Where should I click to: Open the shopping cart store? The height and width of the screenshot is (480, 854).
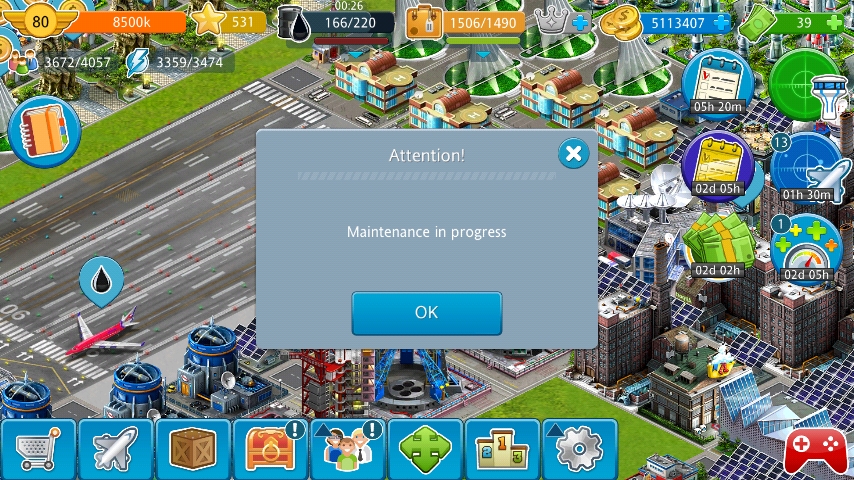38,450
